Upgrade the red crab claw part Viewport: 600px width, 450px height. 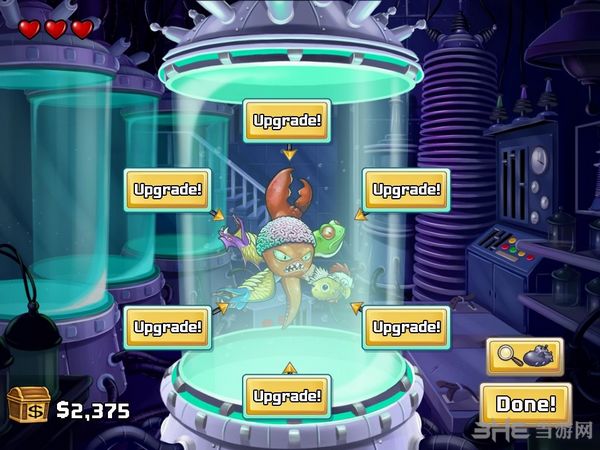click(x=287, y=121)
